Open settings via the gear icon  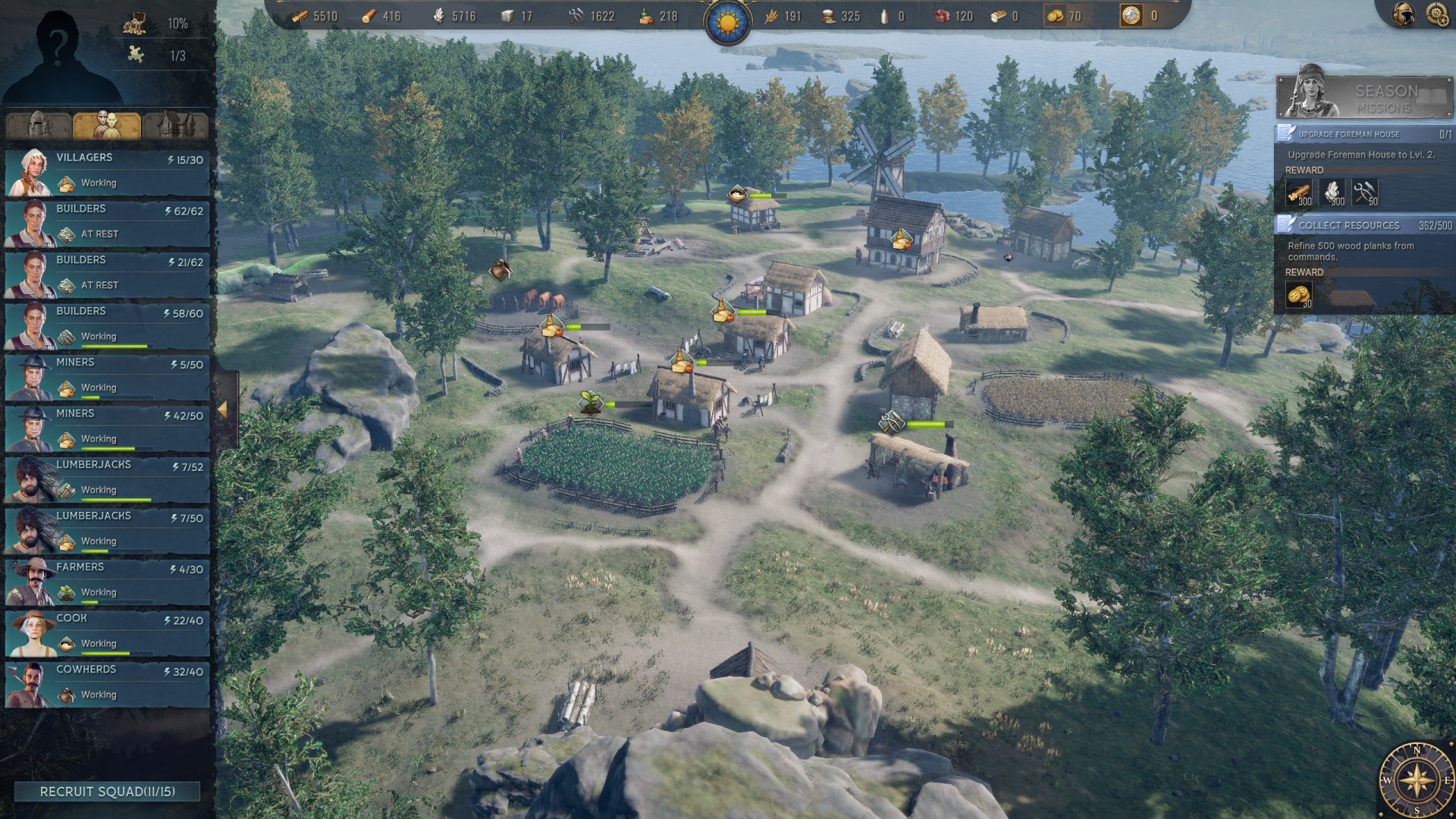coord(1437,14)
